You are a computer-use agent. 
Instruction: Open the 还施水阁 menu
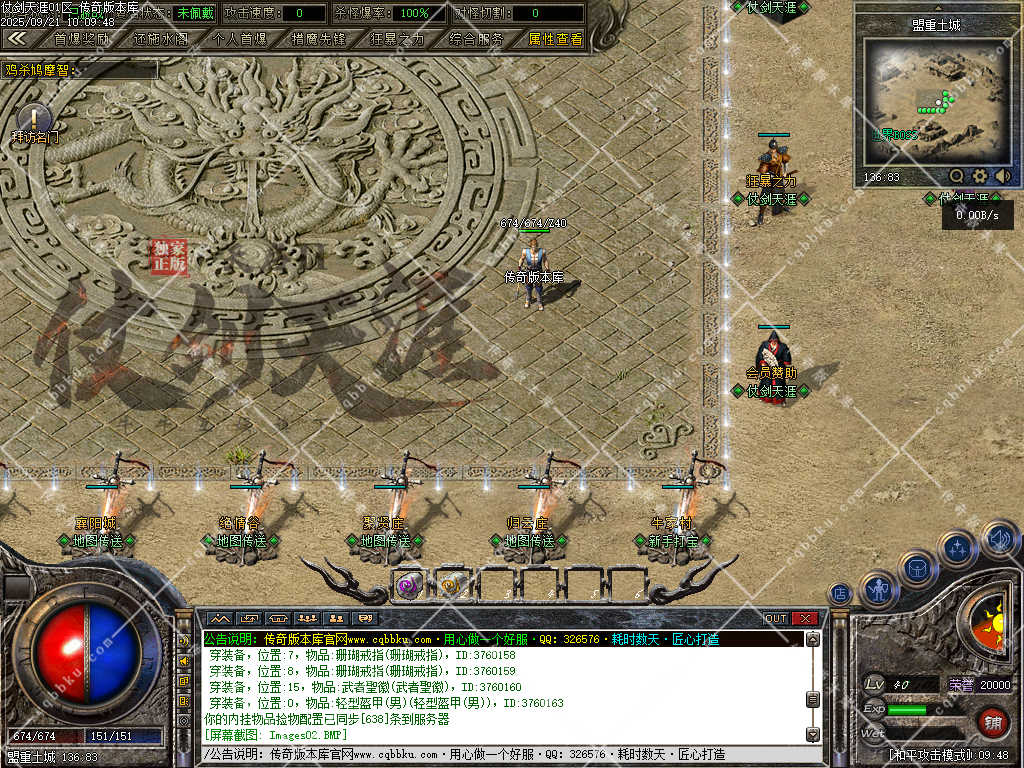pos(160,40)
